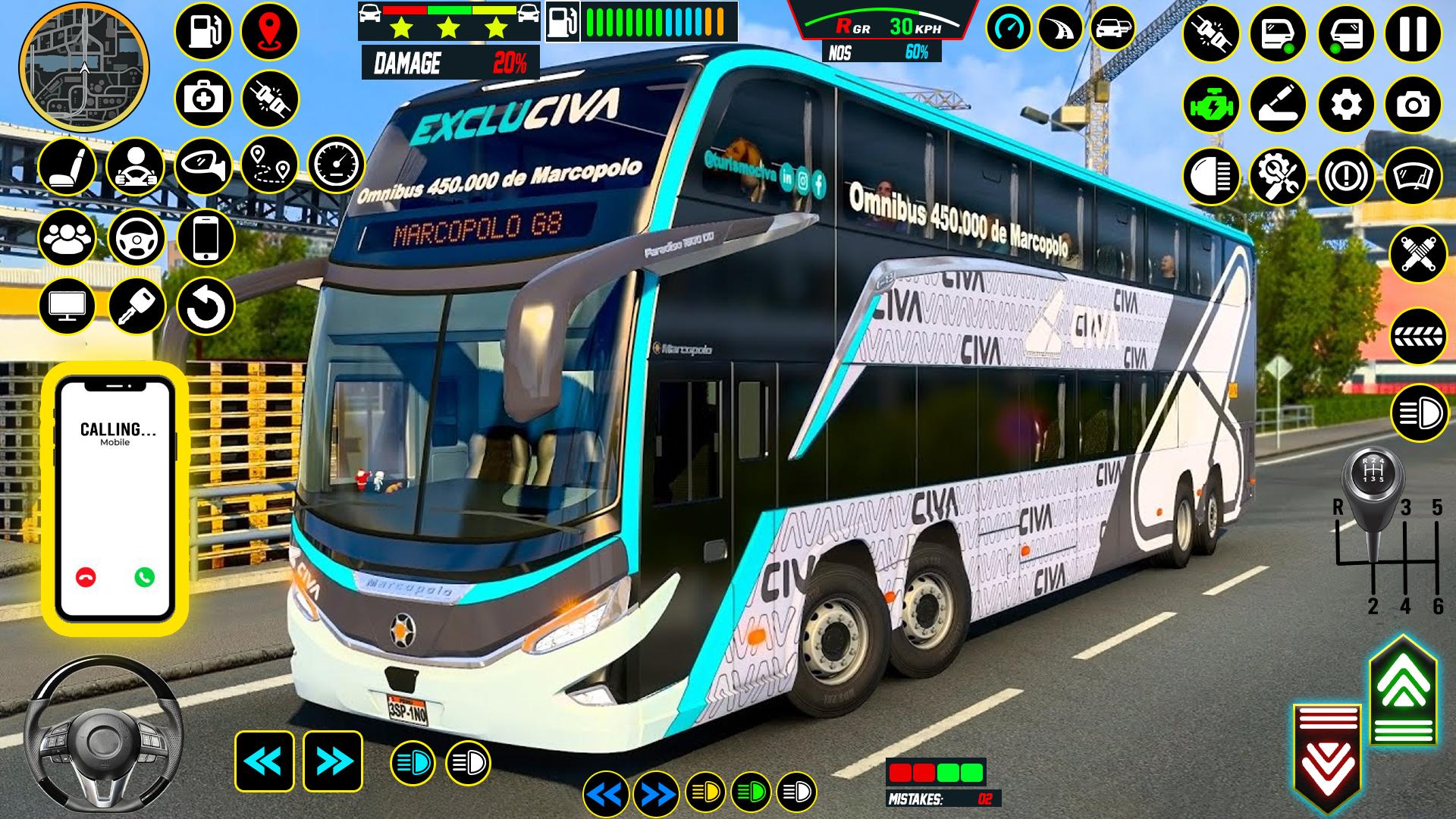1456x819 pixels.
Task: Open the red location pin map
Action: [x=269, y=33]
